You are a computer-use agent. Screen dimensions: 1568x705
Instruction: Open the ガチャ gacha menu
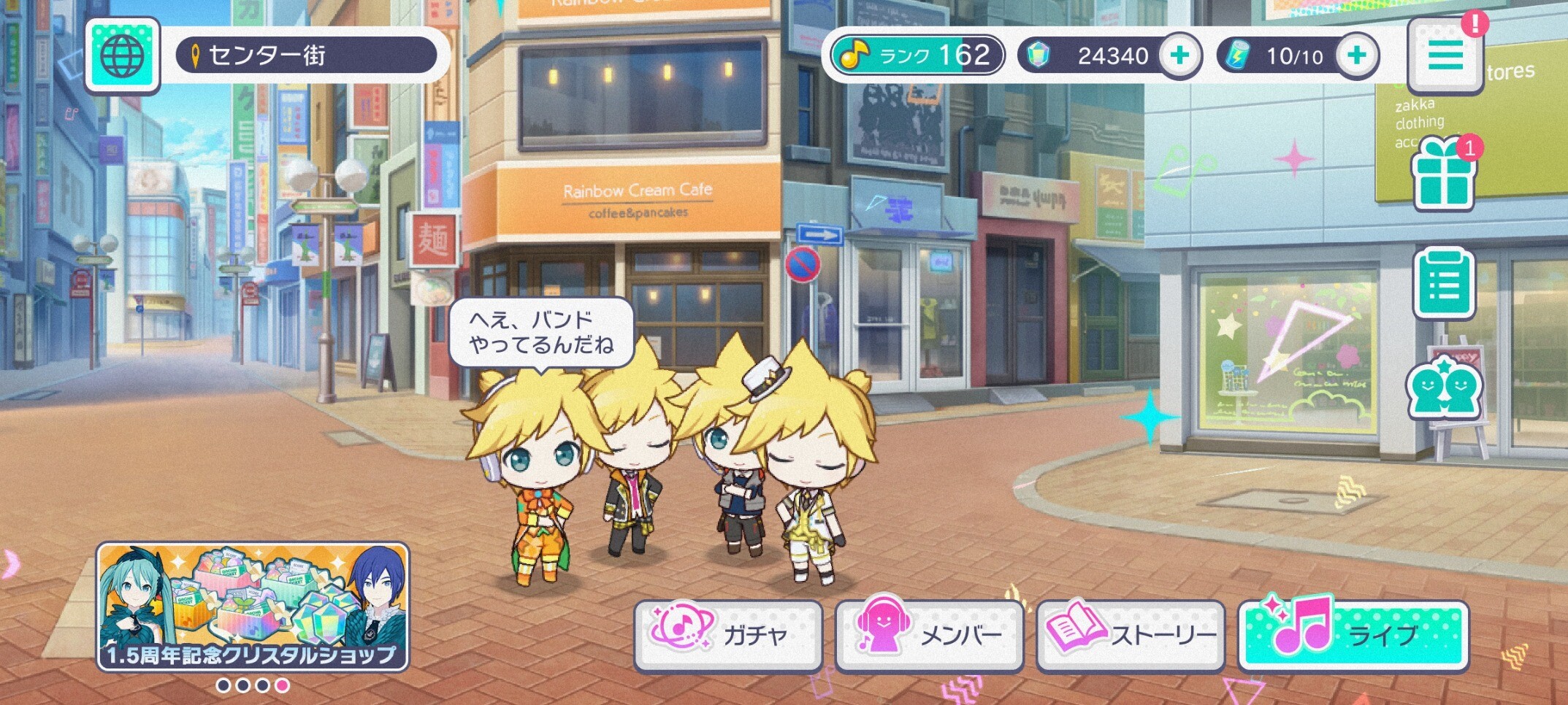pyautogui.click(x=727, y=634)
